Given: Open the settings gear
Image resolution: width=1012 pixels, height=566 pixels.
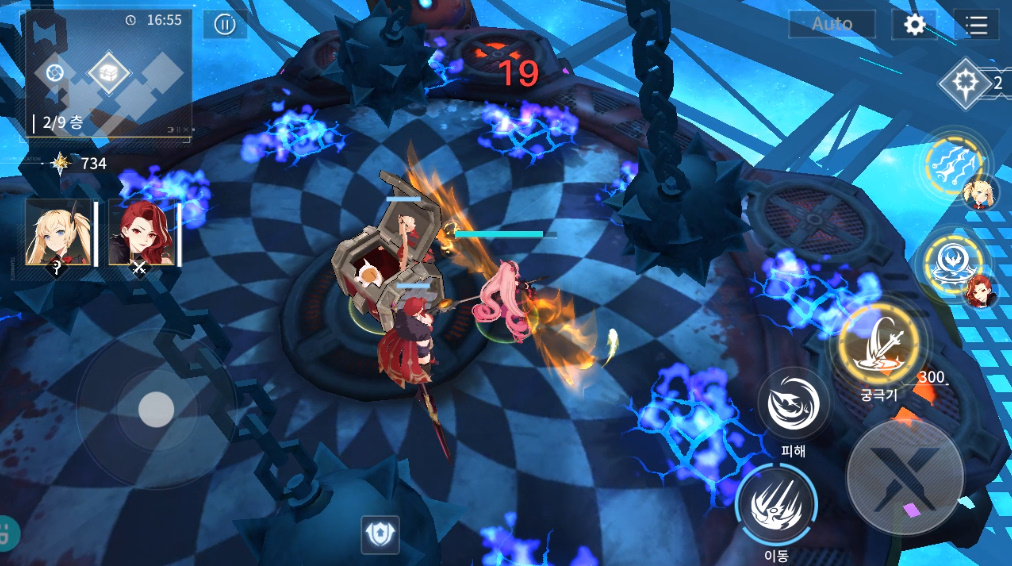Looking at the screenshot, I should coord(915,24).
